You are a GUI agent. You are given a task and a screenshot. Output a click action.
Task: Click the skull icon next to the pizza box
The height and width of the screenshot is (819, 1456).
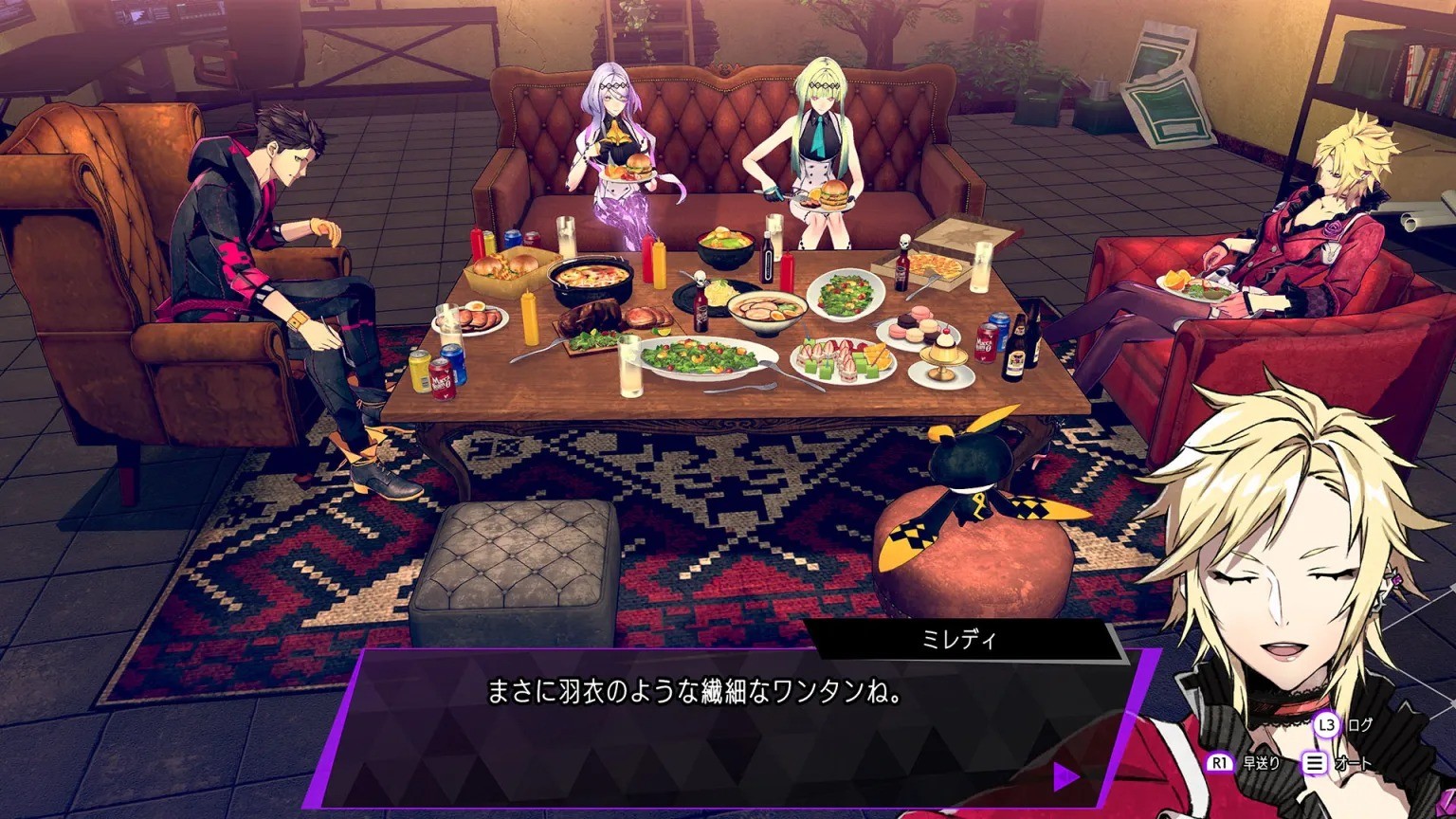pos(904,241)
